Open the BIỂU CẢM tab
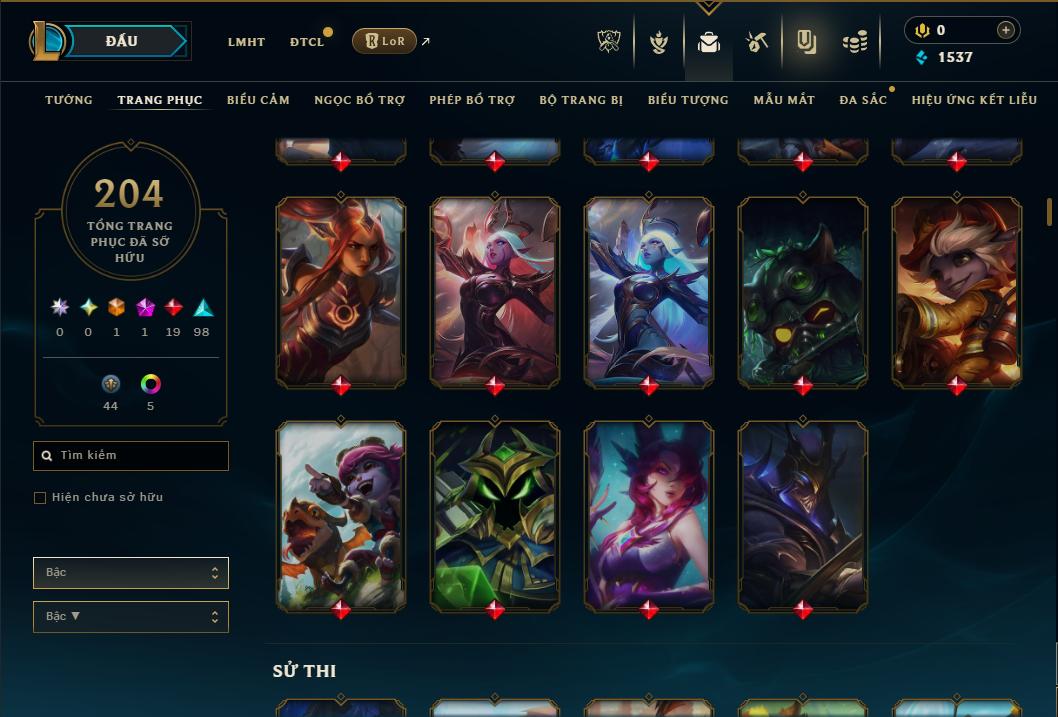This screenshot has height=717, width=1058. pyautogui.click(x=258, y=100)
